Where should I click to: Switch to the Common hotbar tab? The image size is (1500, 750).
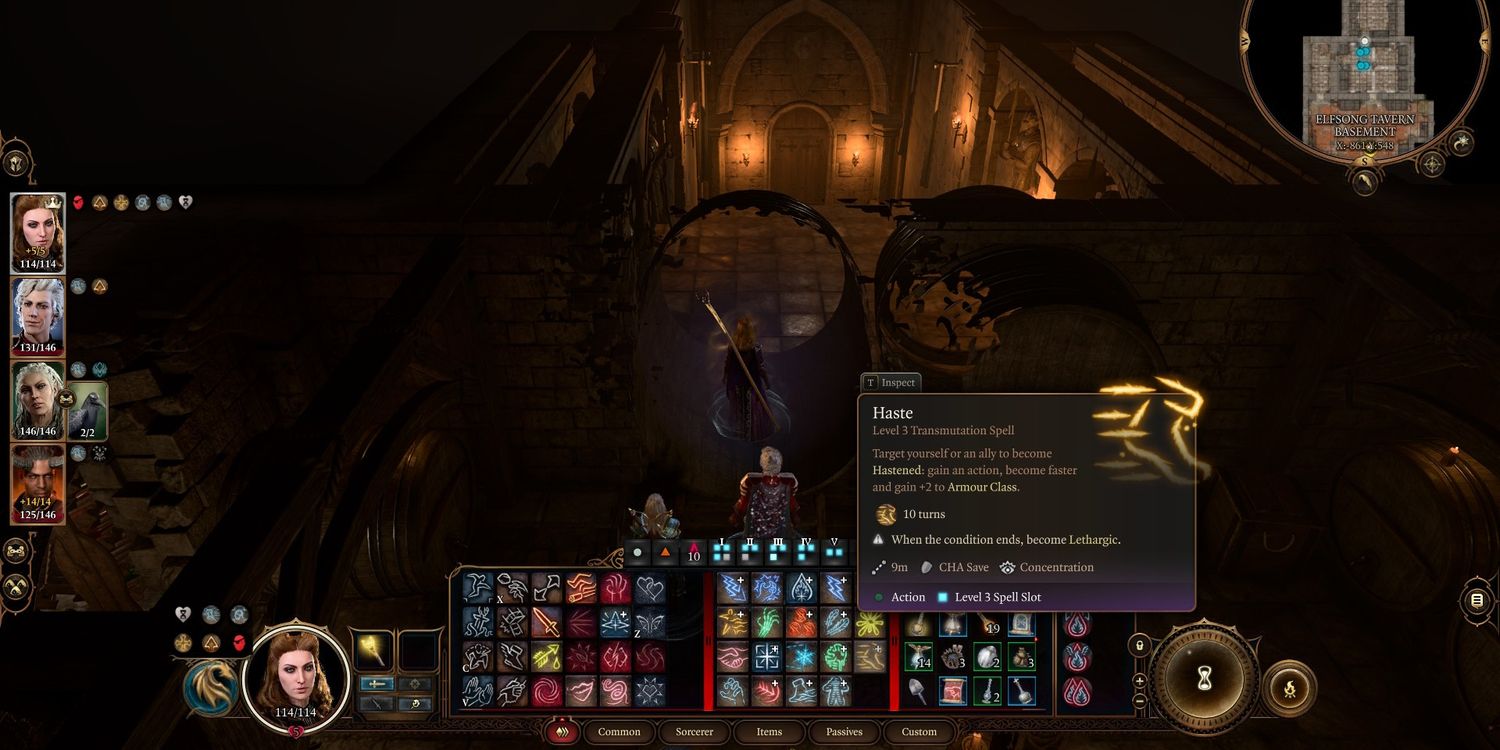click(619, 732)
